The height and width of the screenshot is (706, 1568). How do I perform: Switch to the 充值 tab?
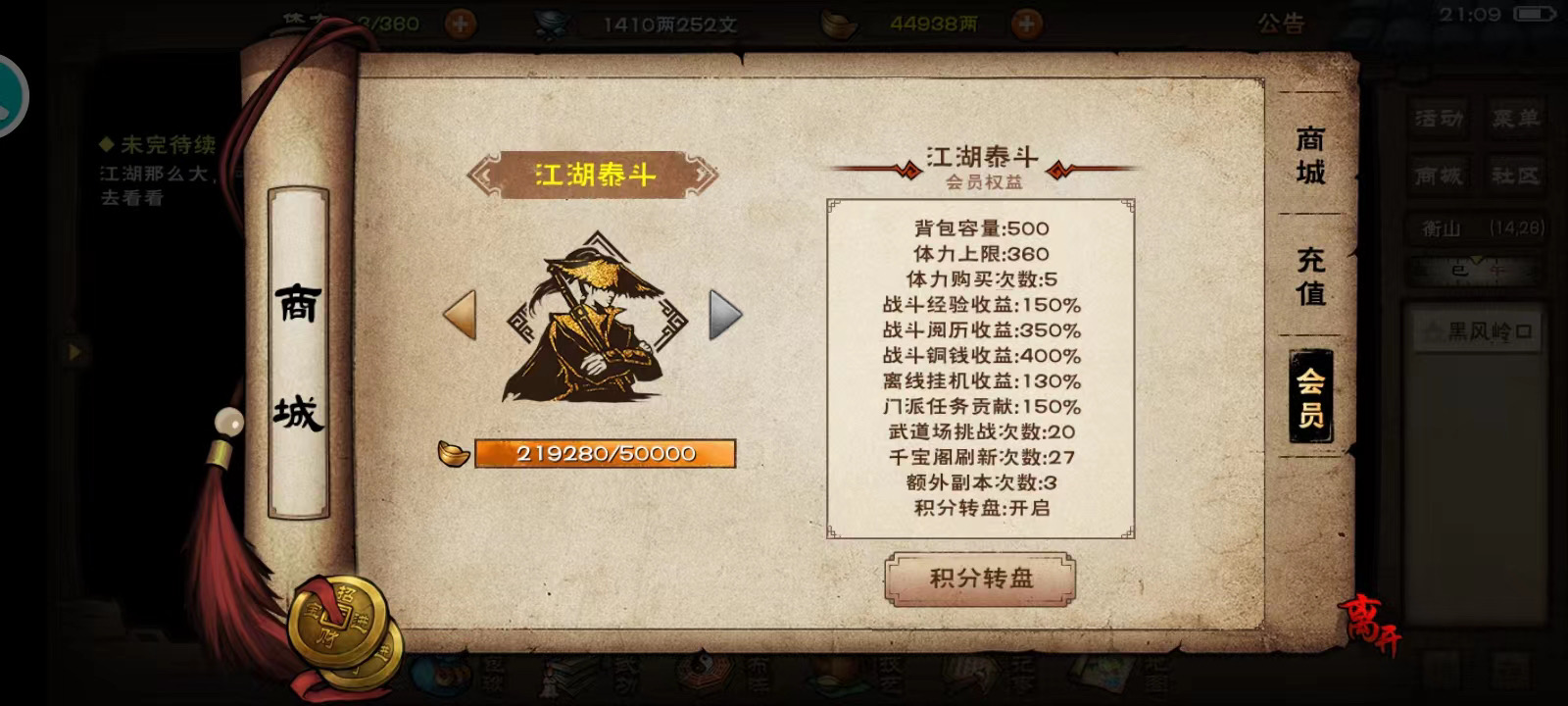coord(1310,279)
